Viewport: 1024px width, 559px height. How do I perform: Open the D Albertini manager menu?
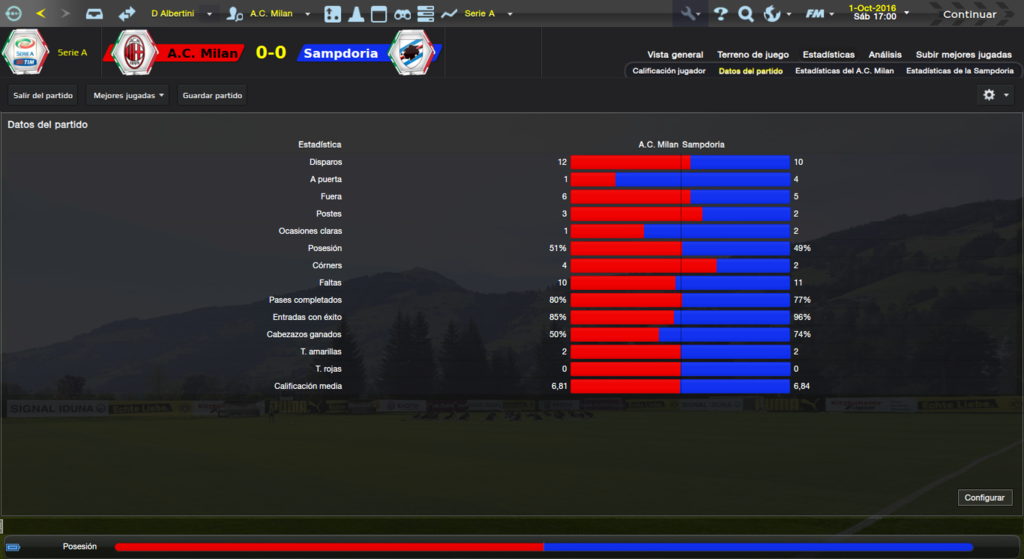click(180, 14)
